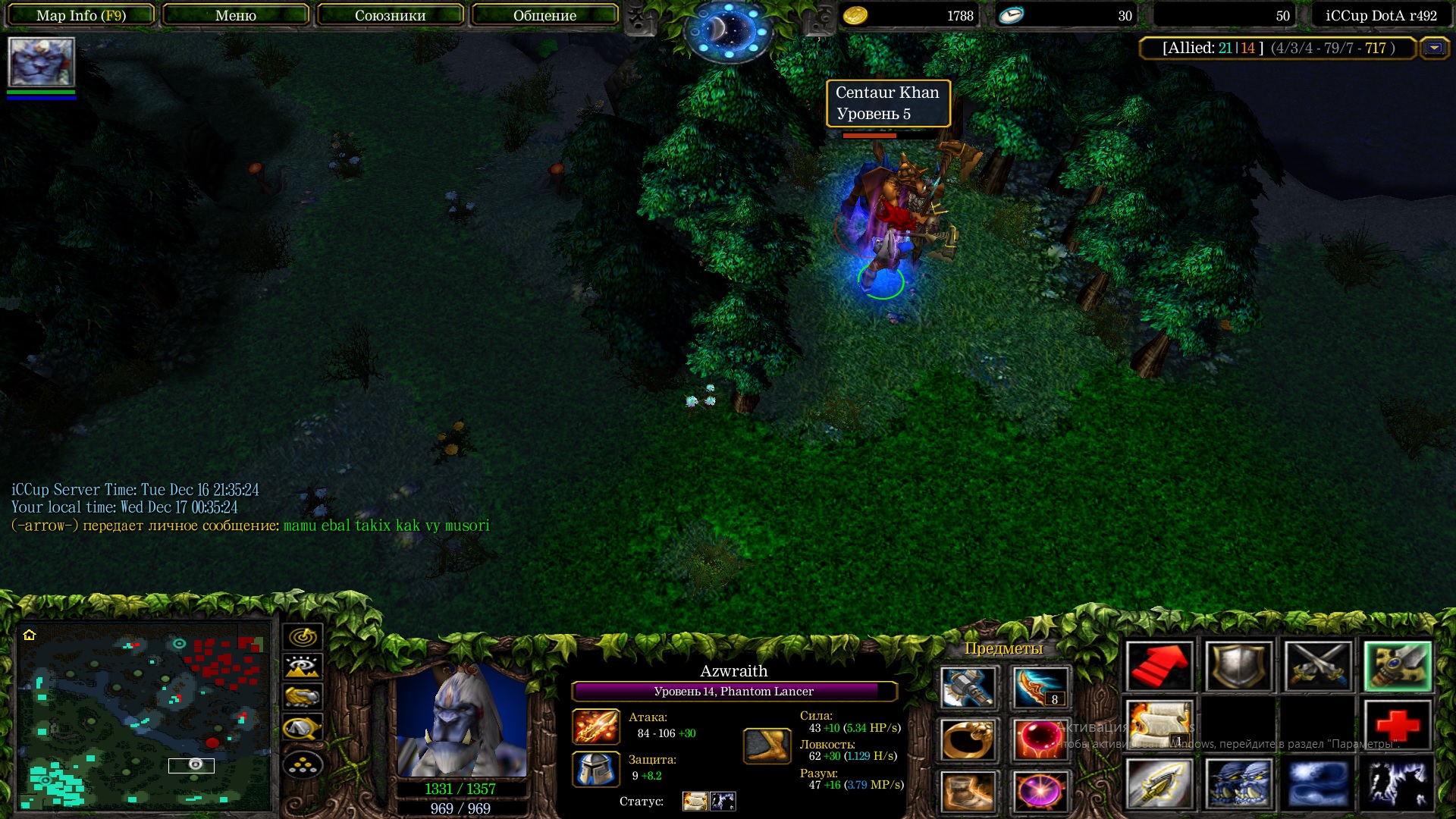Use the Town Portal scroll

click(x=1159, y=725)
